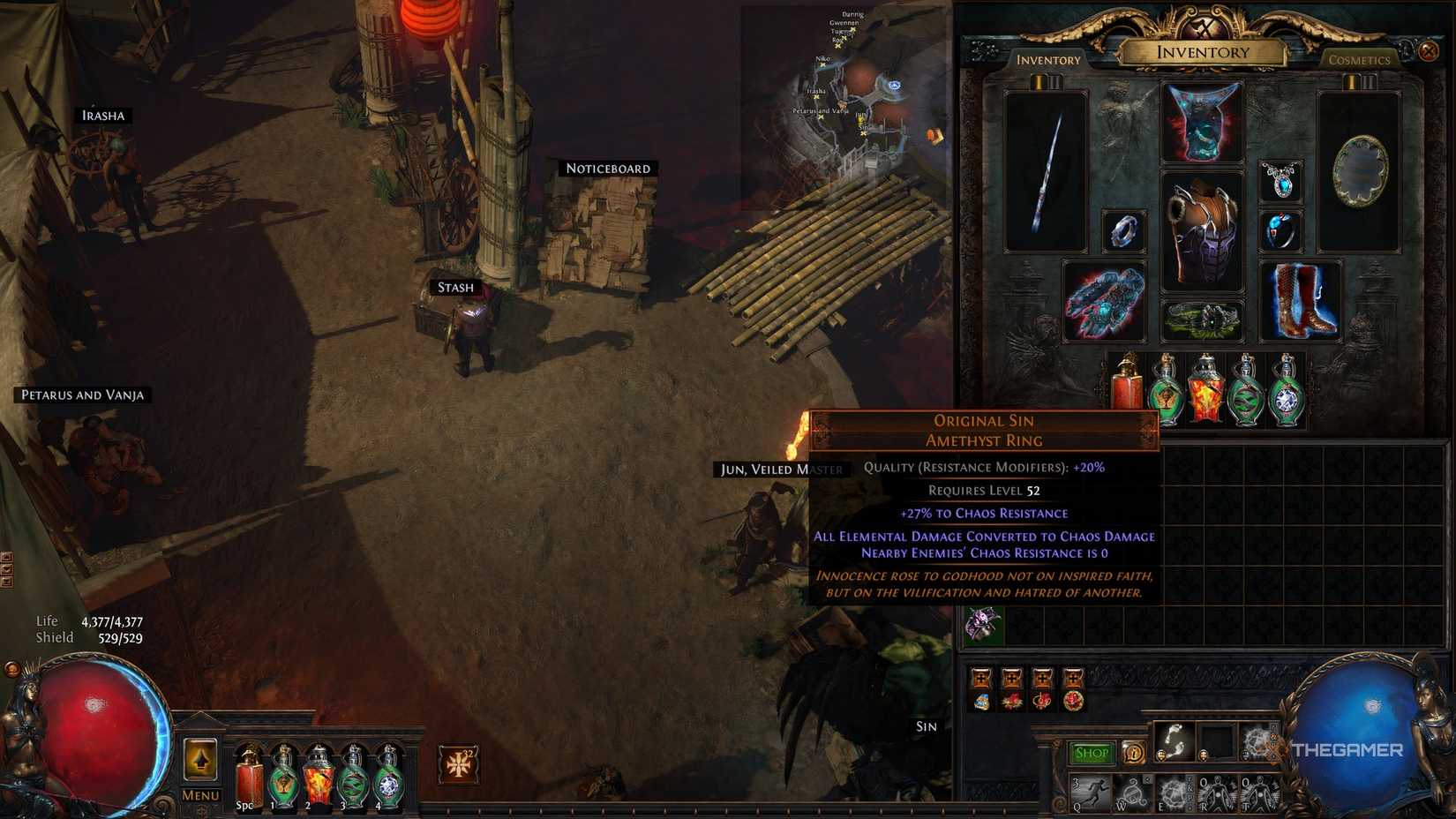Click the info scroll icon beside the Shop button
This screenshot has width=1456, height=819.
click(1135, 752)
